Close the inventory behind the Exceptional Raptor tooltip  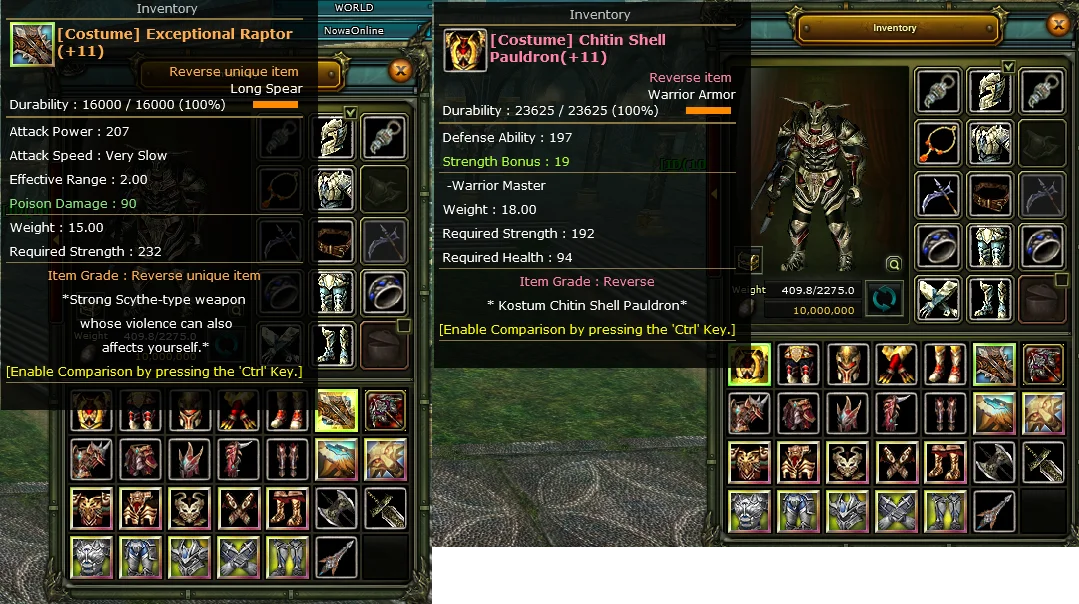tap(400, 71)
